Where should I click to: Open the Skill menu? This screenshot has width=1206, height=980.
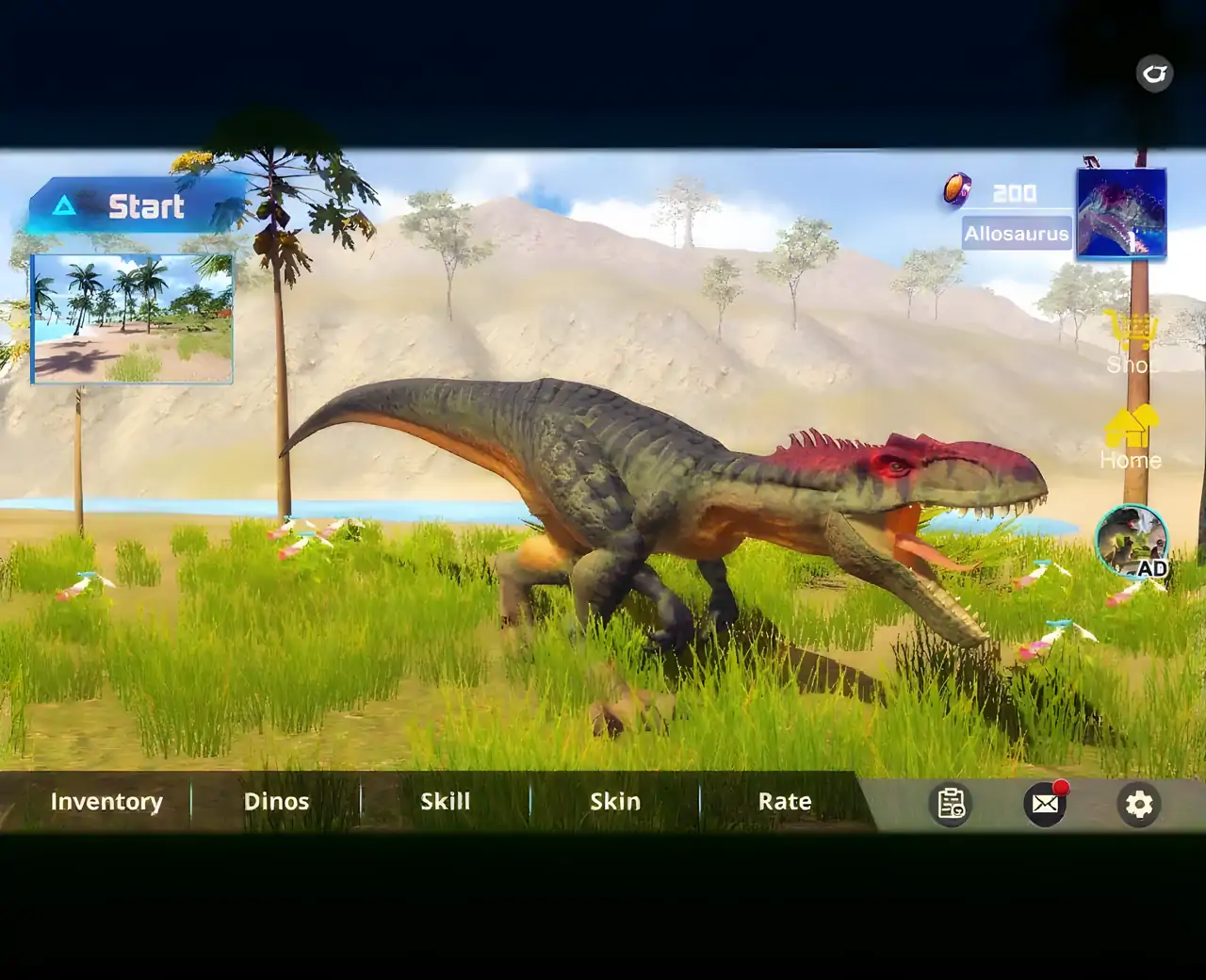coord(445,802)
